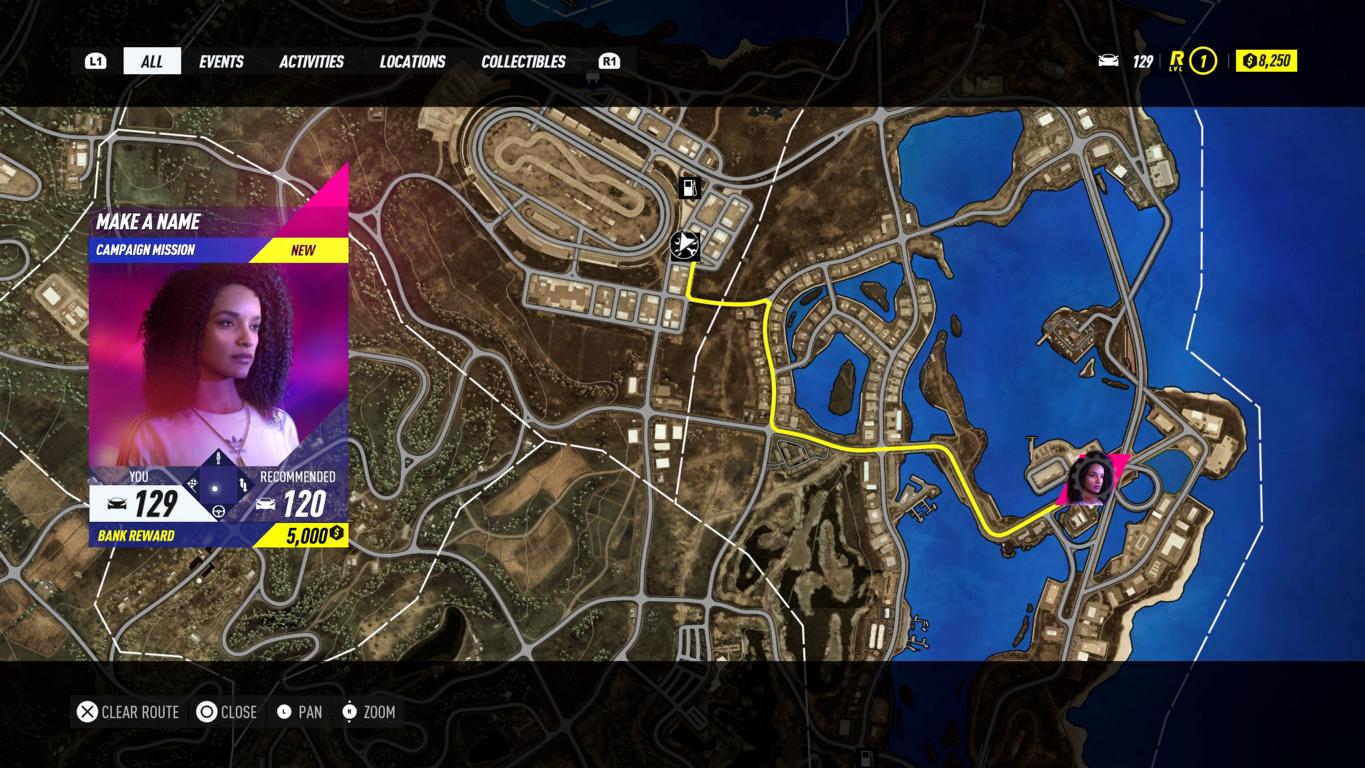Choose the garage wrench marker on map
This screenshot has width=1365, height=768.
tap(685, 245)
